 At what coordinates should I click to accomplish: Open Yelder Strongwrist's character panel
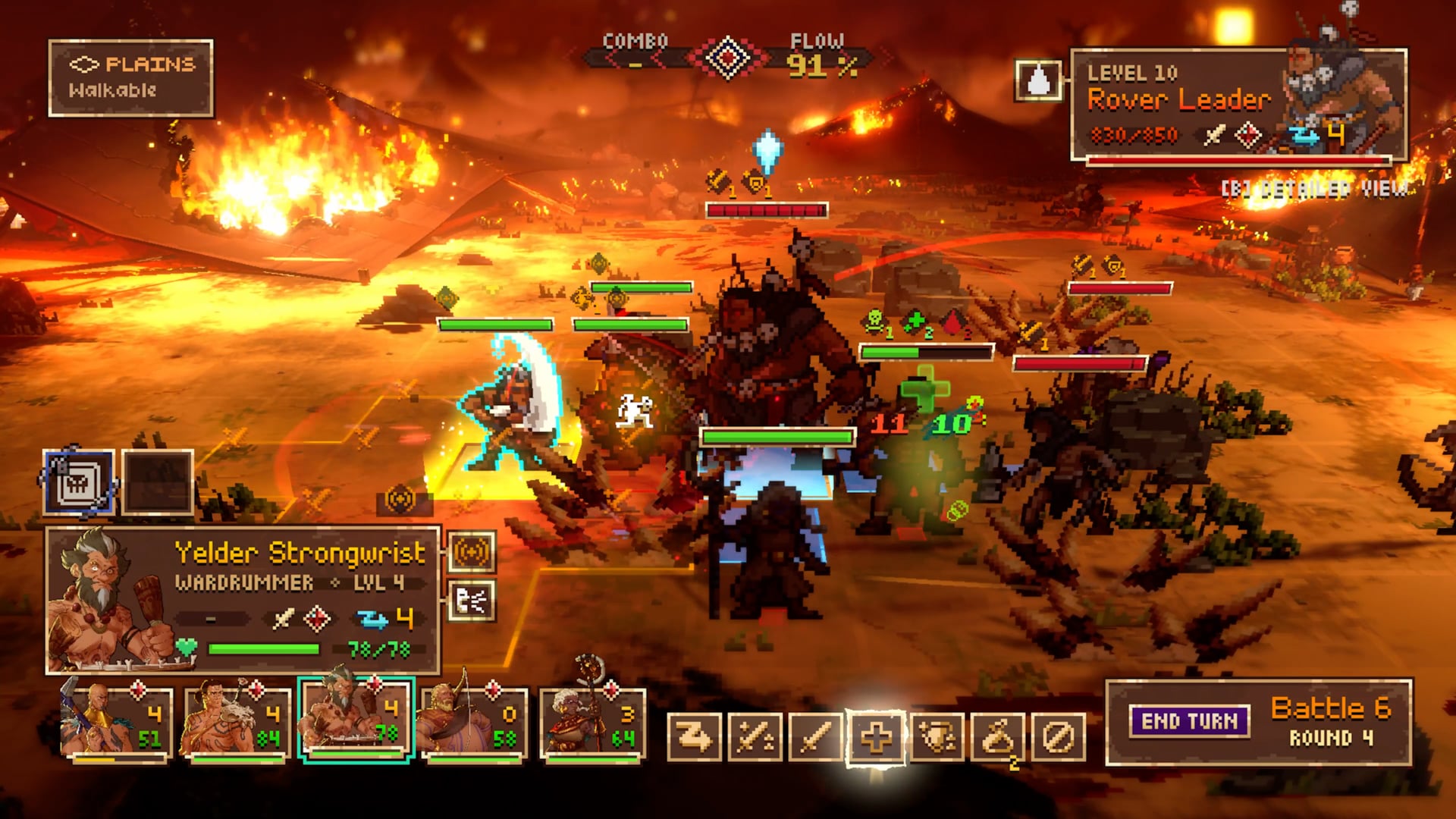pos(243,599)
